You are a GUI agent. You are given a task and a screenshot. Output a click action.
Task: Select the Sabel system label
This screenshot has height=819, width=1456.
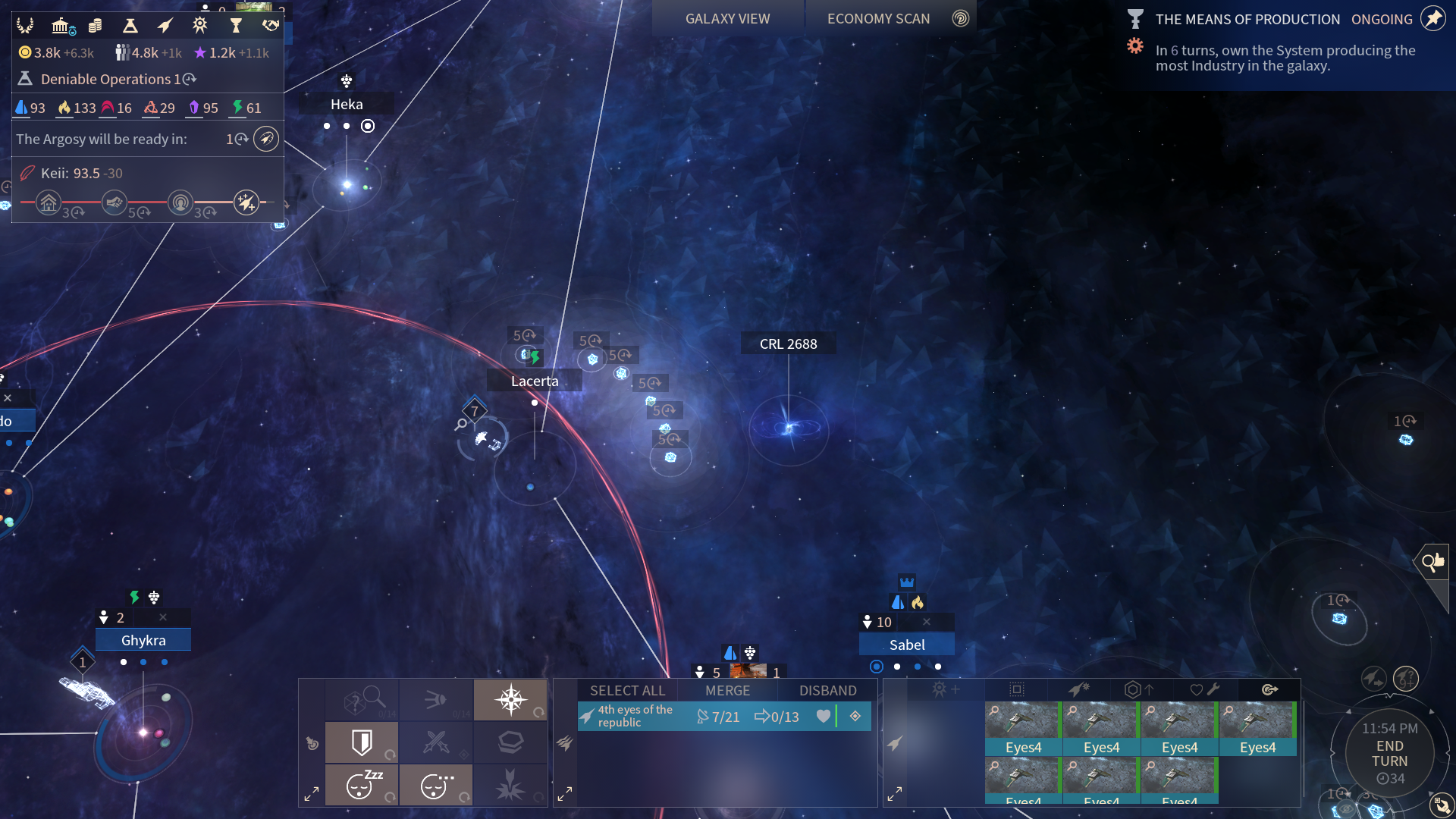coord(907,645)
